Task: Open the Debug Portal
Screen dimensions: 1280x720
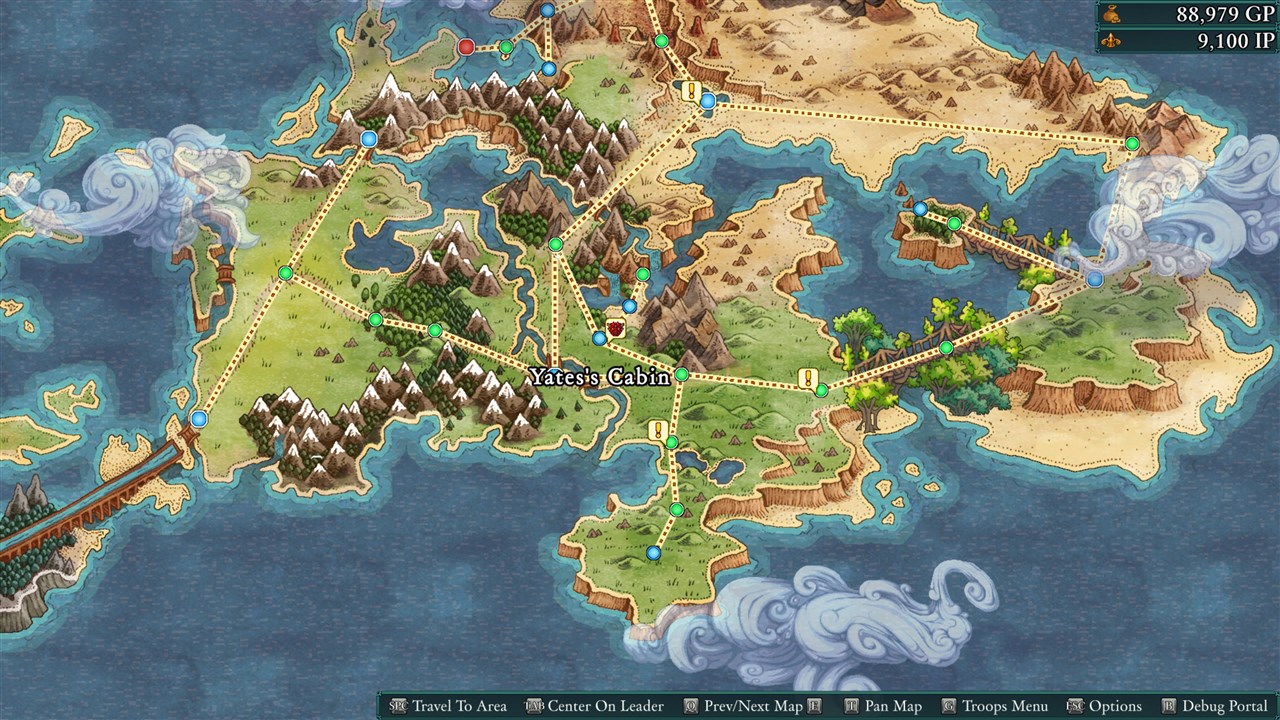Action: tap(1222, 705)
